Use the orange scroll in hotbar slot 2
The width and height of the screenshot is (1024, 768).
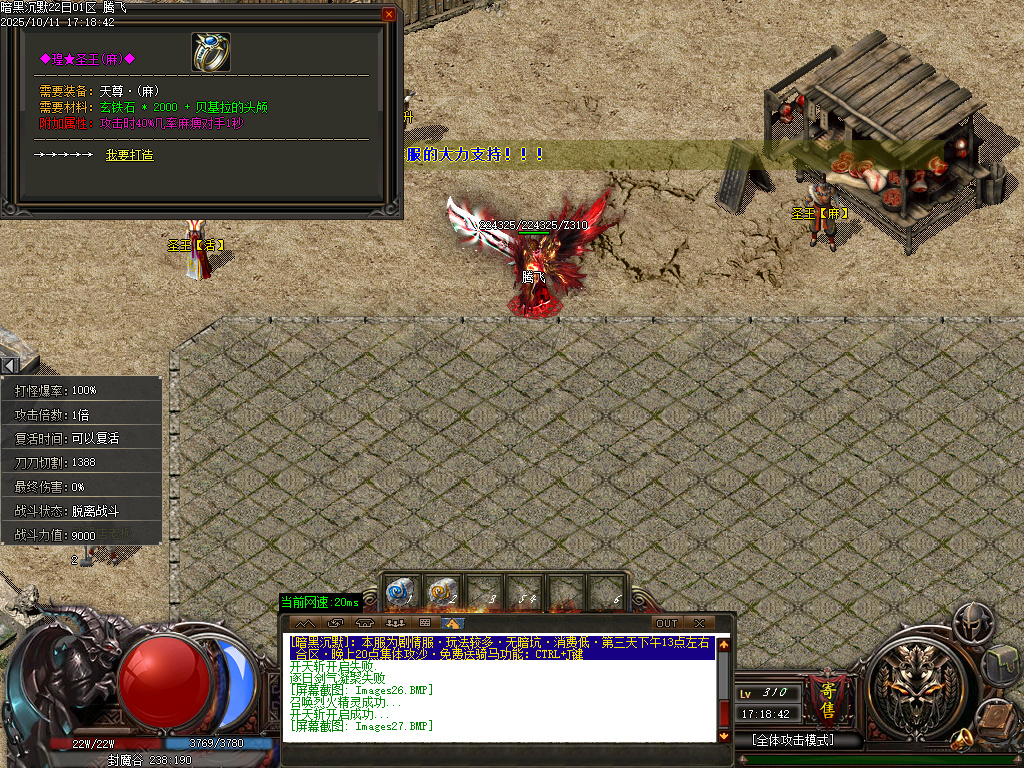point(441,592)
